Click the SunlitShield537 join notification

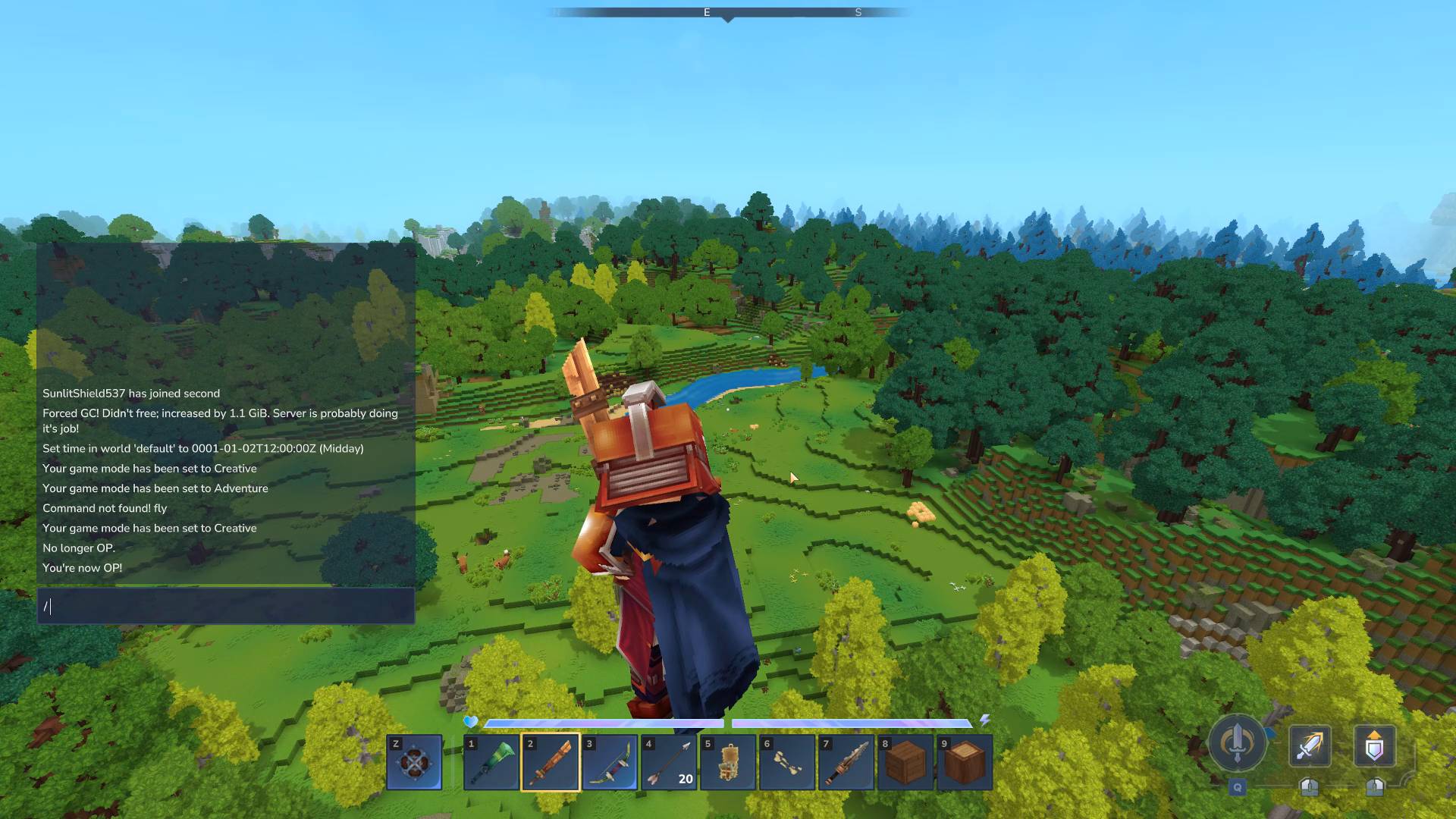click(131, 393)
